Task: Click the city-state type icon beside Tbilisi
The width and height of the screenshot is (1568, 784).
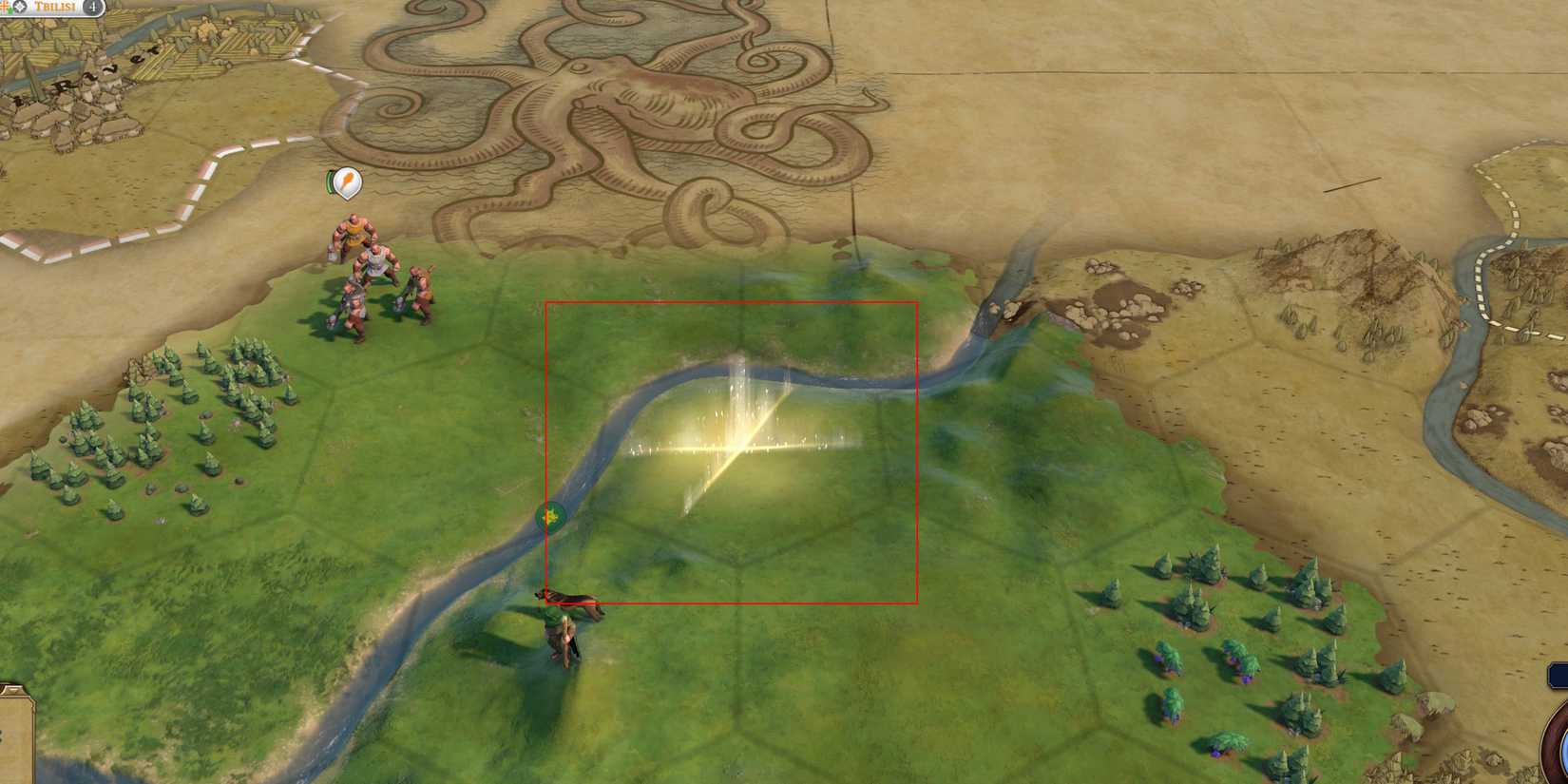Action: point(20,7)
